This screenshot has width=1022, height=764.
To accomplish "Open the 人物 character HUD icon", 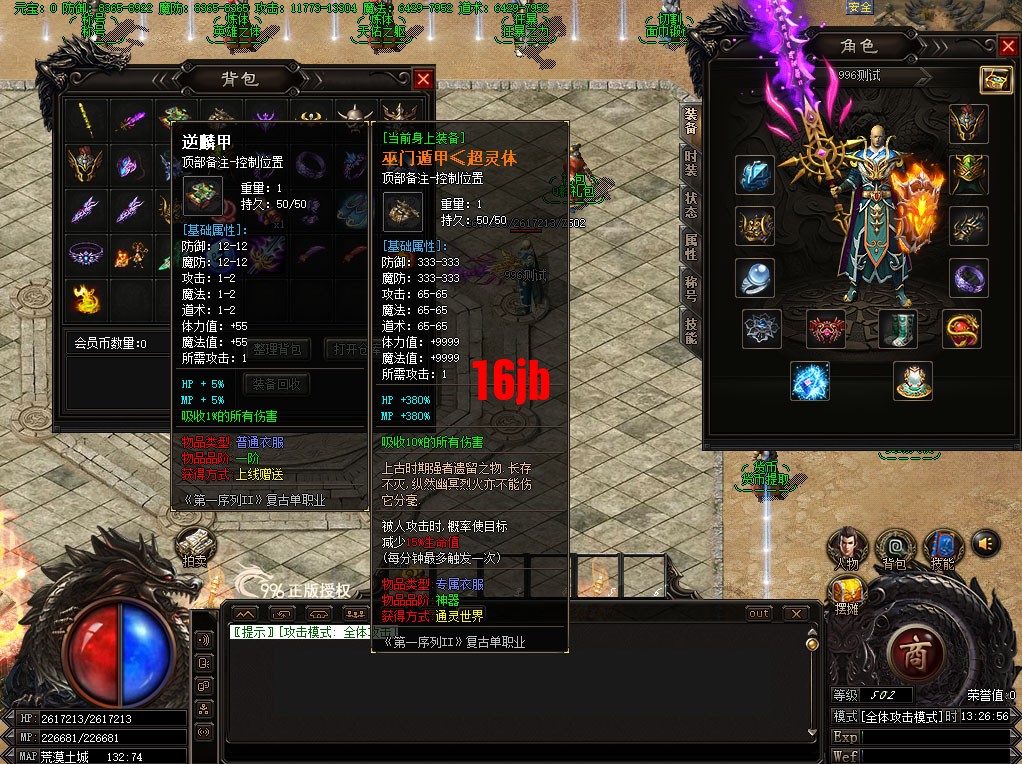I will (x=848, y=548).
